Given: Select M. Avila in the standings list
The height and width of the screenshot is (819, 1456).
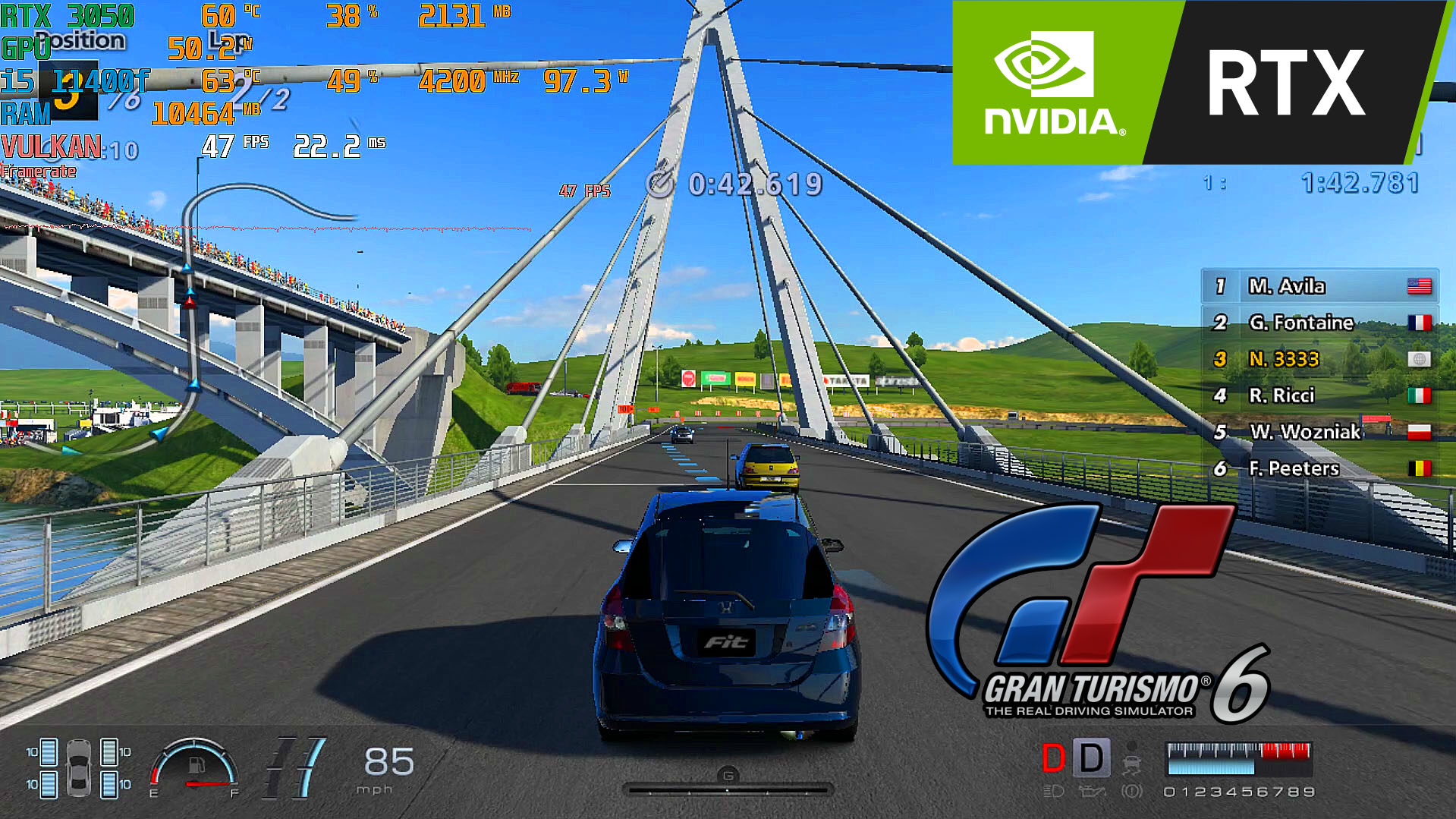Looking at the screenshot, I should [1319, 286].
